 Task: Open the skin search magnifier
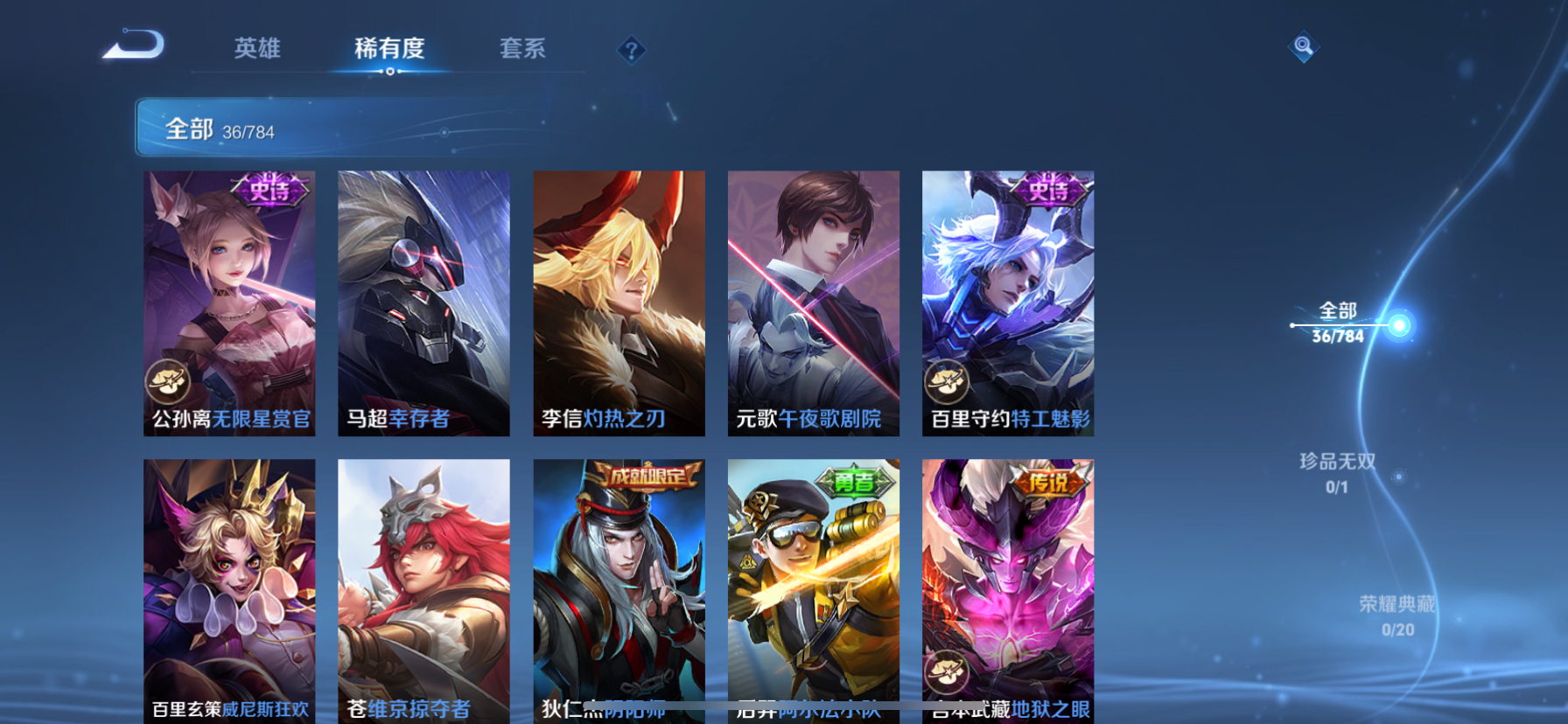pos(1303,46)
